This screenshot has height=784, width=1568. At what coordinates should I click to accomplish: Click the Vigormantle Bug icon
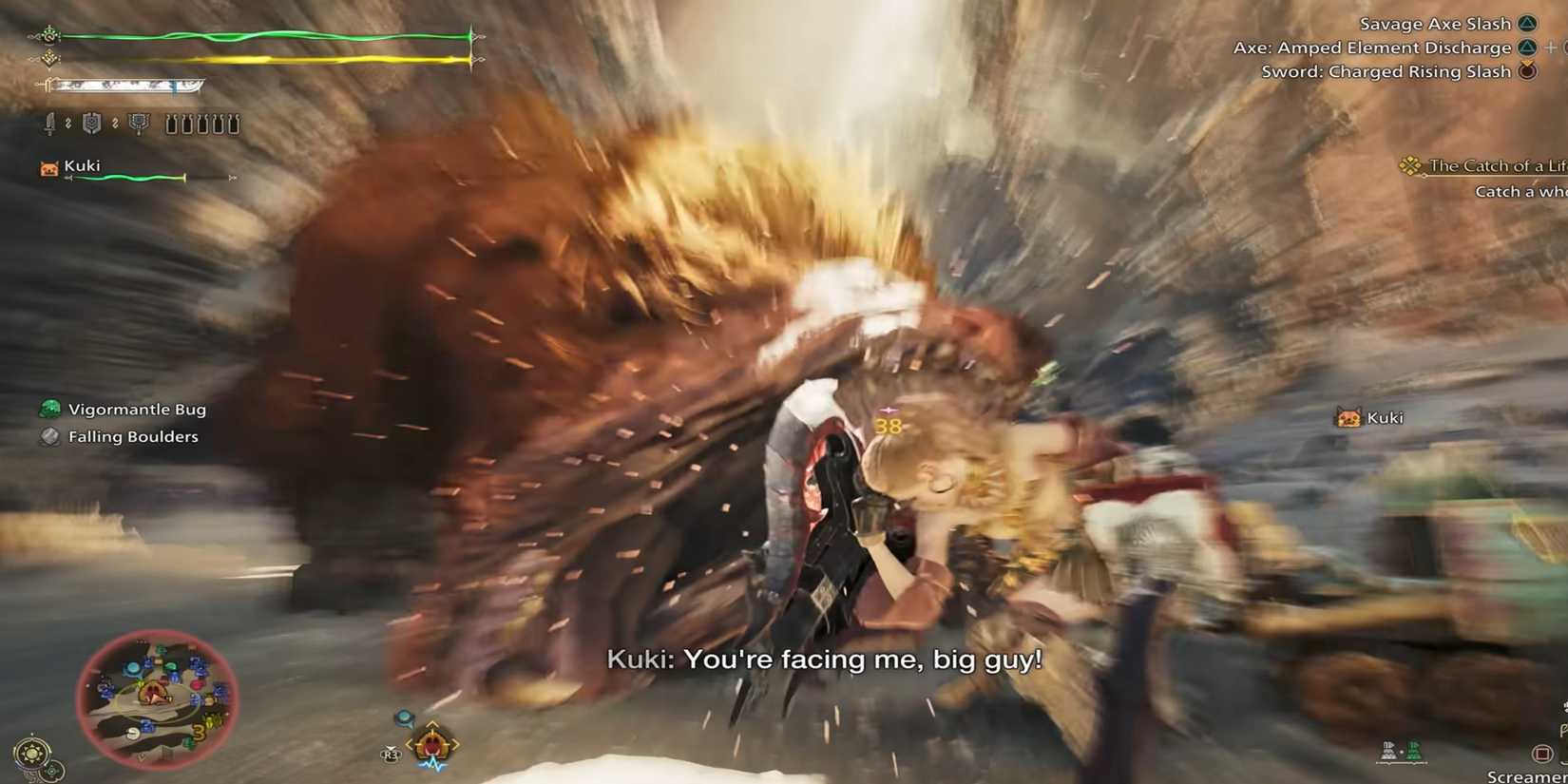48,409
